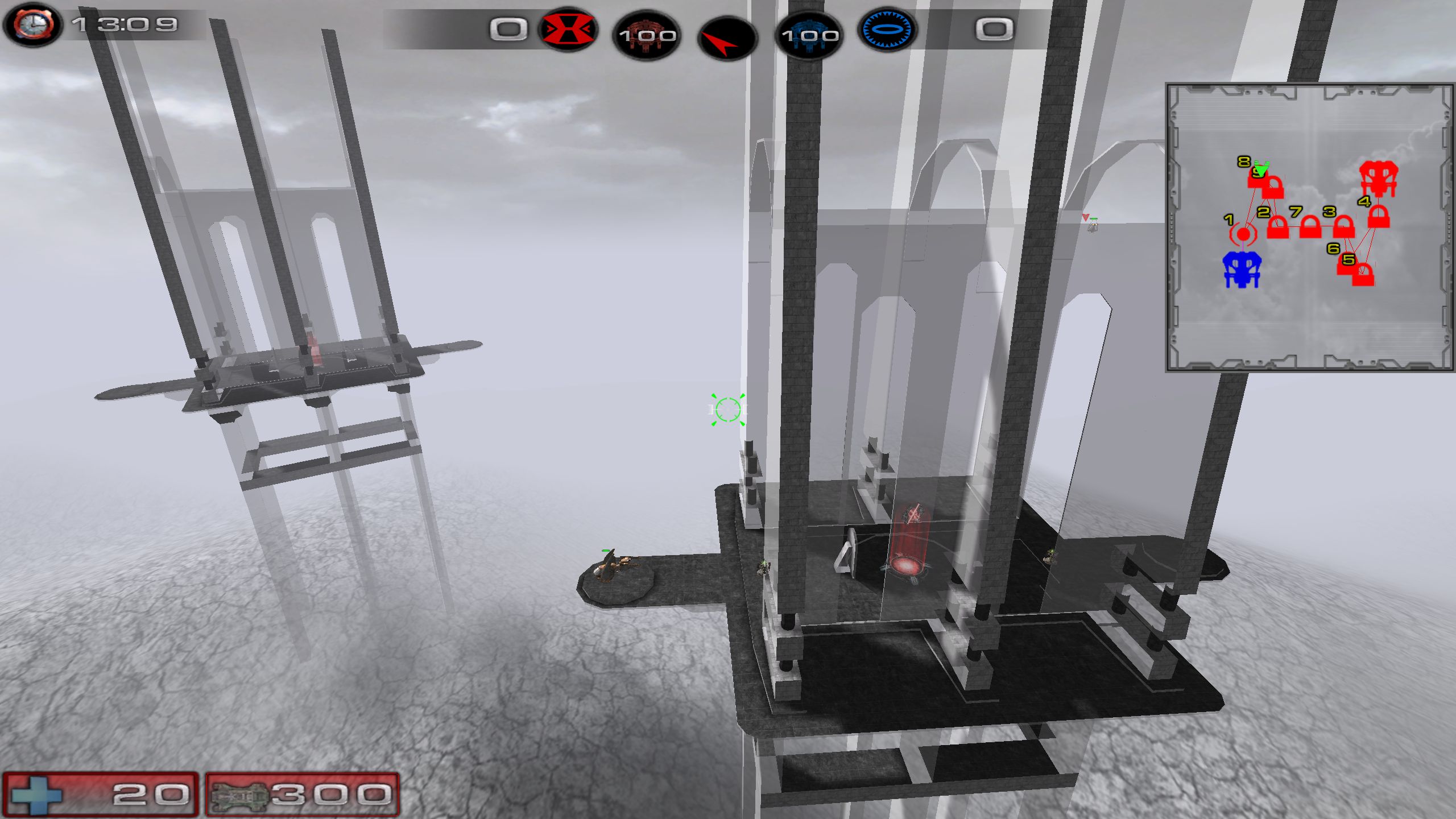Select the blue power core on minimap
The height and width of the screenshot is (819, 1456).
click(1242, 270)
